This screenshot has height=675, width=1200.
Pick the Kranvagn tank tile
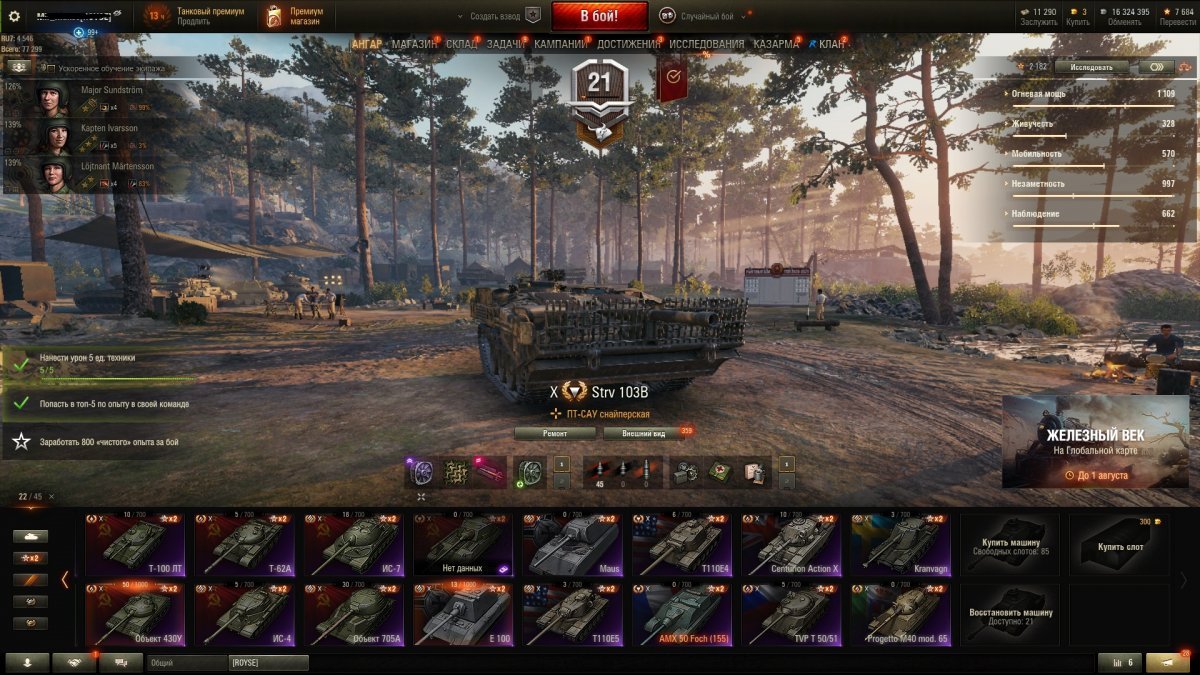coord(900,545)
